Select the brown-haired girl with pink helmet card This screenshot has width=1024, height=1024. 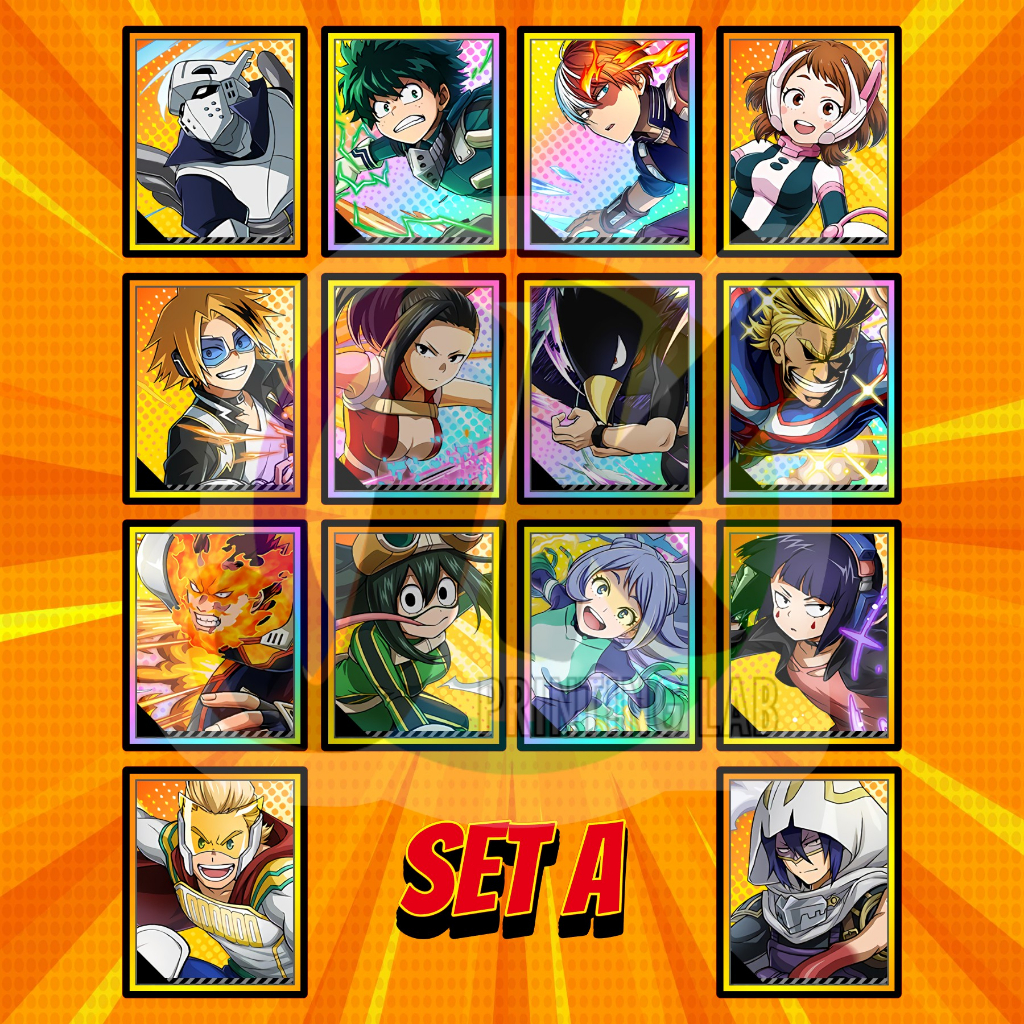[x=808, y=141]
